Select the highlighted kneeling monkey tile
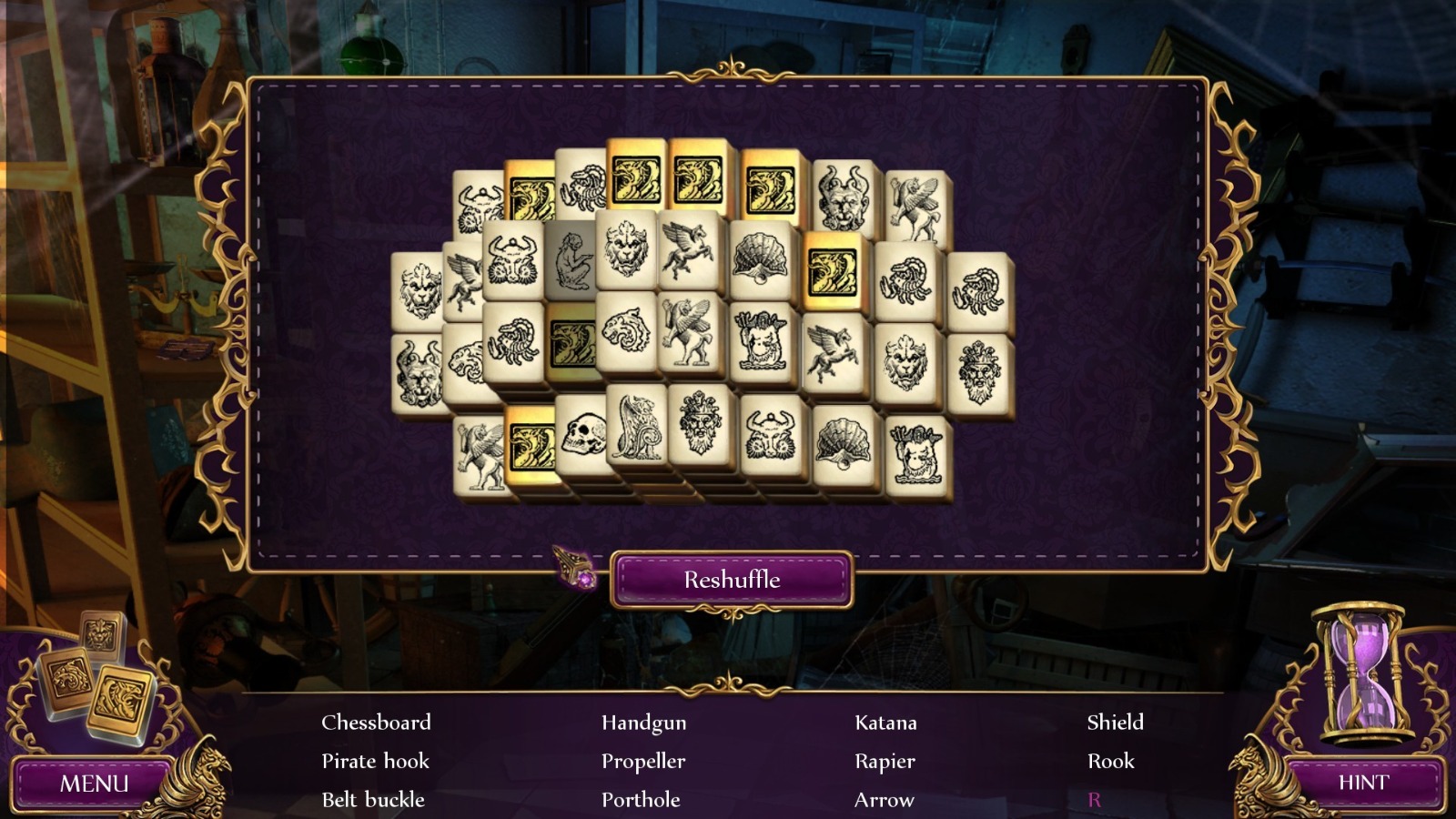Viewport: 1456px width, 819px height. click(569, 261)
